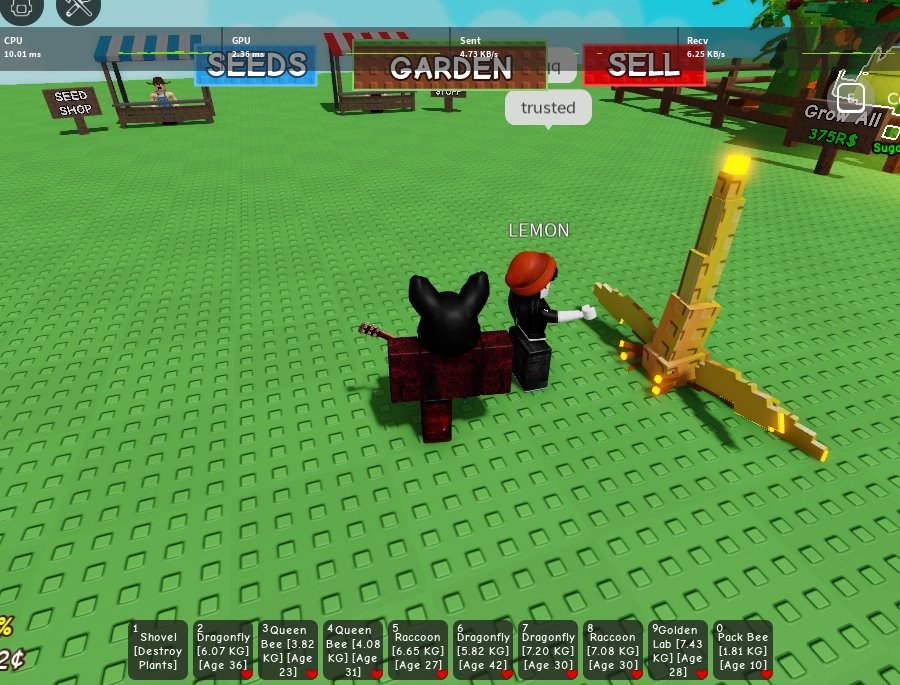Go to the GARDEN
Viewport: 900px width, 685px height.
click(x=450, y=67)
